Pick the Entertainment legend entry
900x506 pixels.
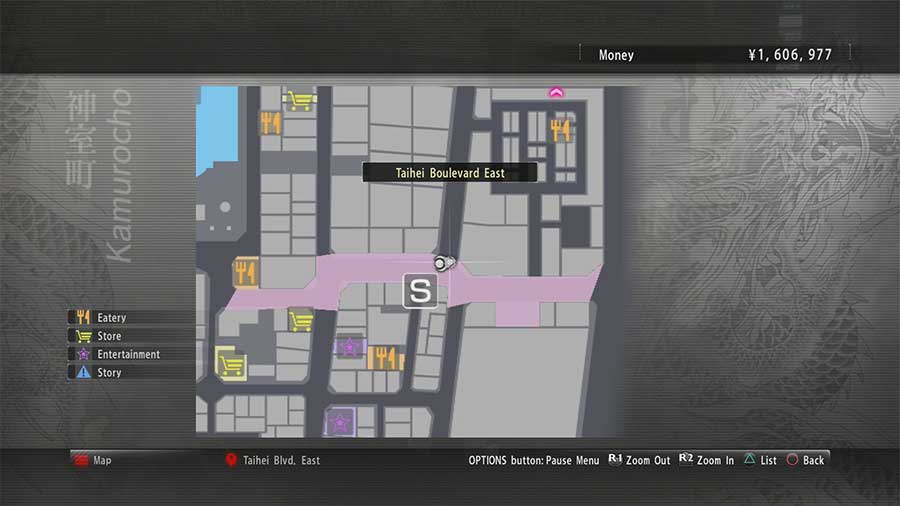[127, 354]
